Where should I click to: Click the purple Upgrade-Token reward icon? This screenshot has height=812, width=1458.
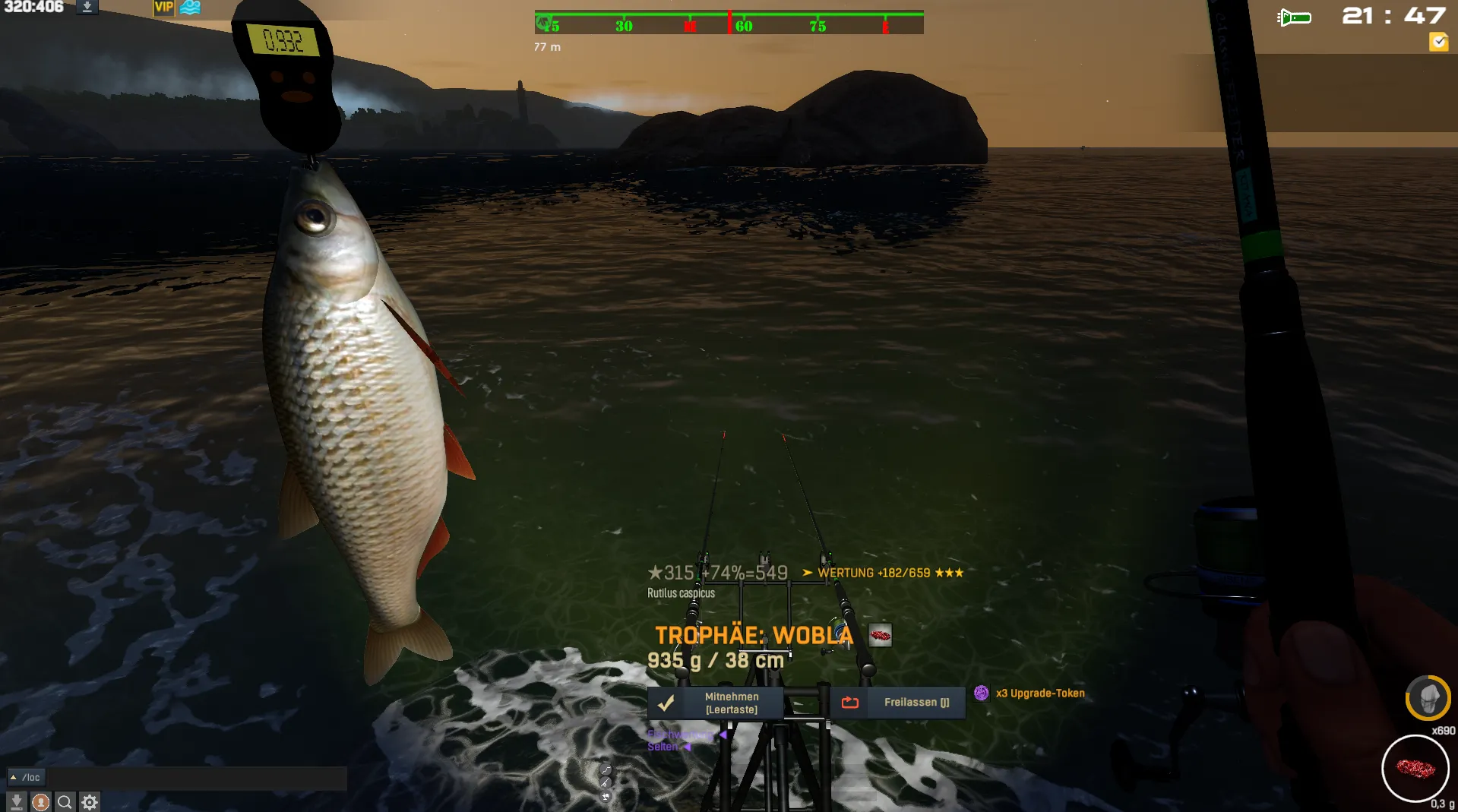[x=981, y=693]
